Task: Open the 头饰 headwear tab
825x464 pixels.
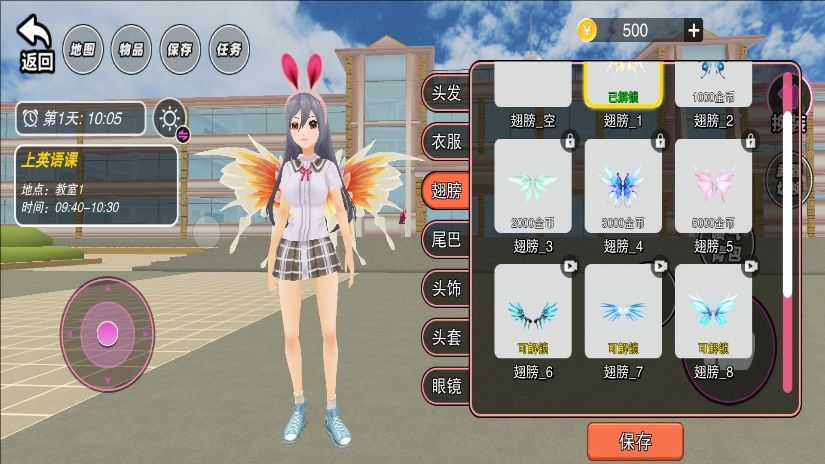Action: coord(446,288)
